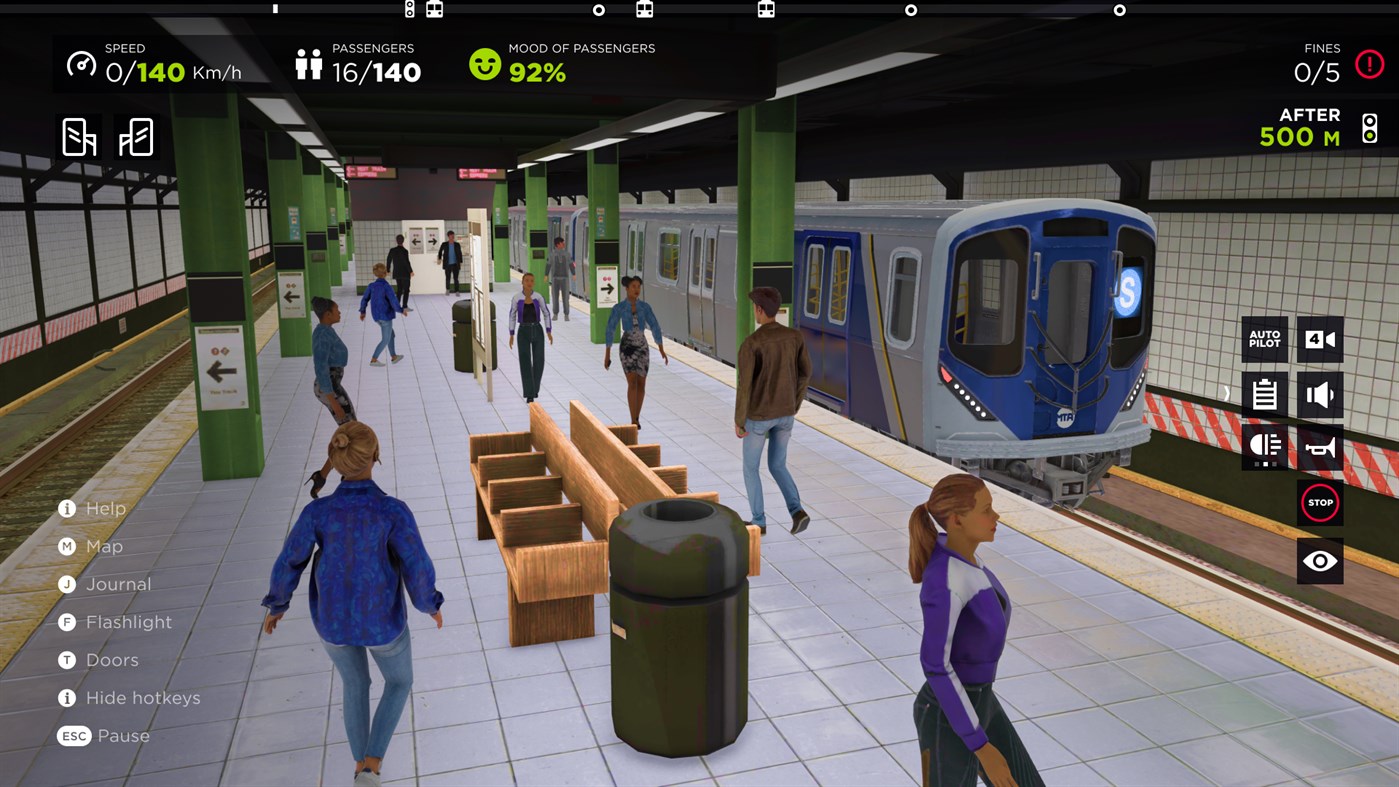Activate the horn
Viewport: 1399px width, 787px height.
pyautogui.click(x=1318, y=447)
